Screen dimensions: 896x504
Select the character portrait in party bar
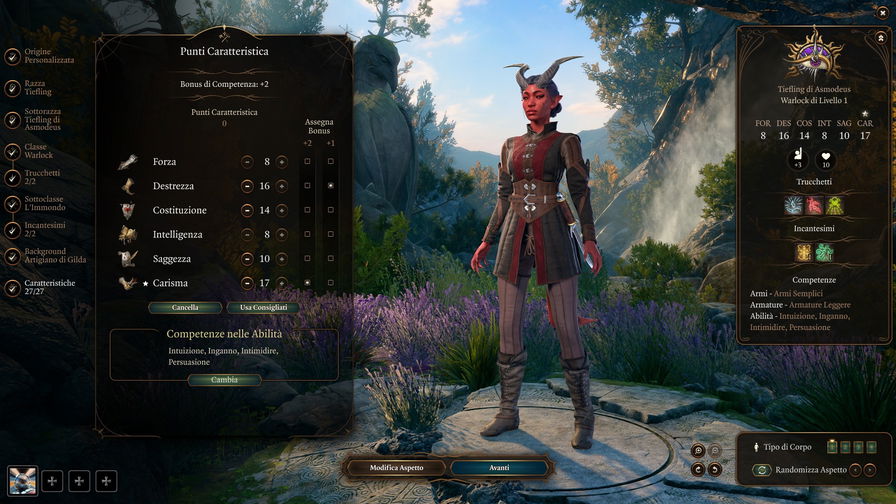[22, 480]
